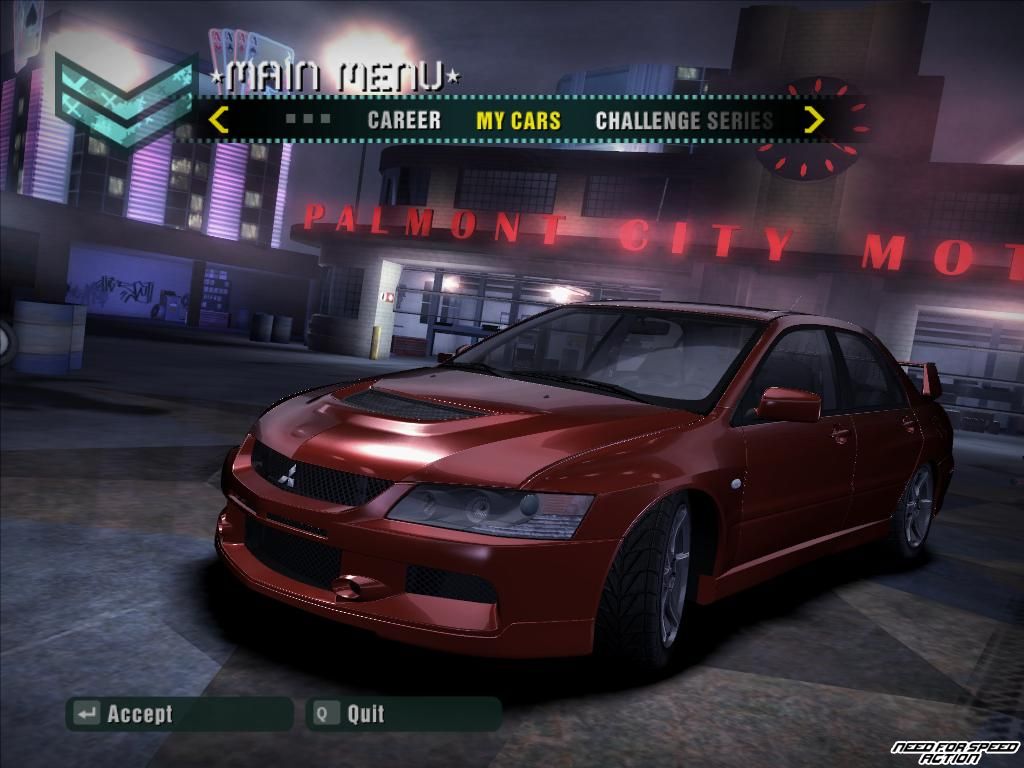
Task: Select the Career menu option
Action: [x=404, y=121]
